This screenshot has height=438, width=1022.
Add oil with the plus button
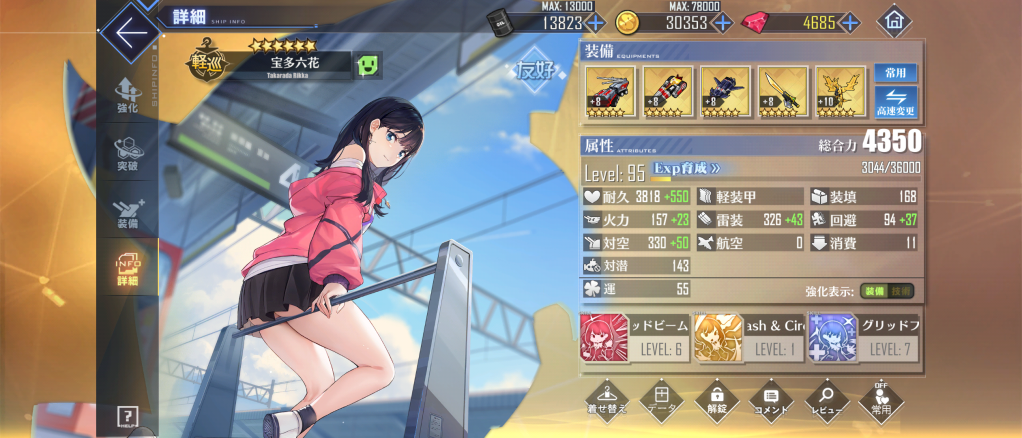pos(594,22)
